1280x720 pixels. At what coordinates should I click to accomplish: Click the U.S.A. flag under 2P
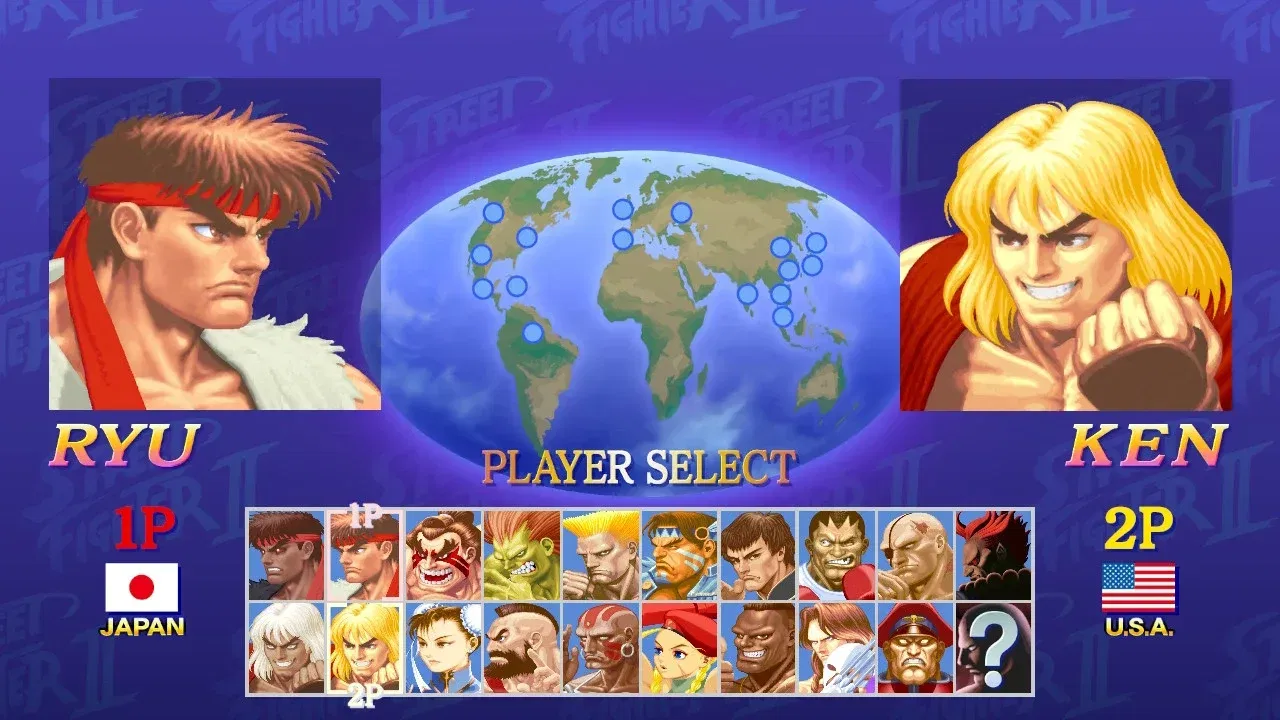[x=1140, y=590]
